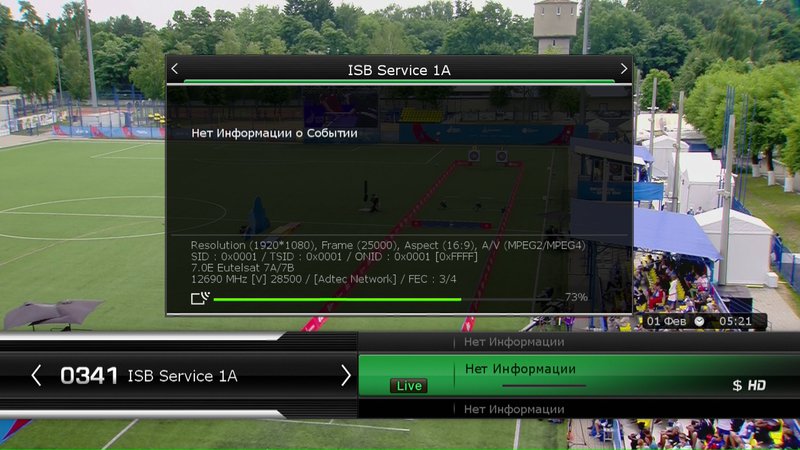This screenshot has height=450, width=800.
Task: Select the left arrow beside channel 0341
Action: pos(37,375)
